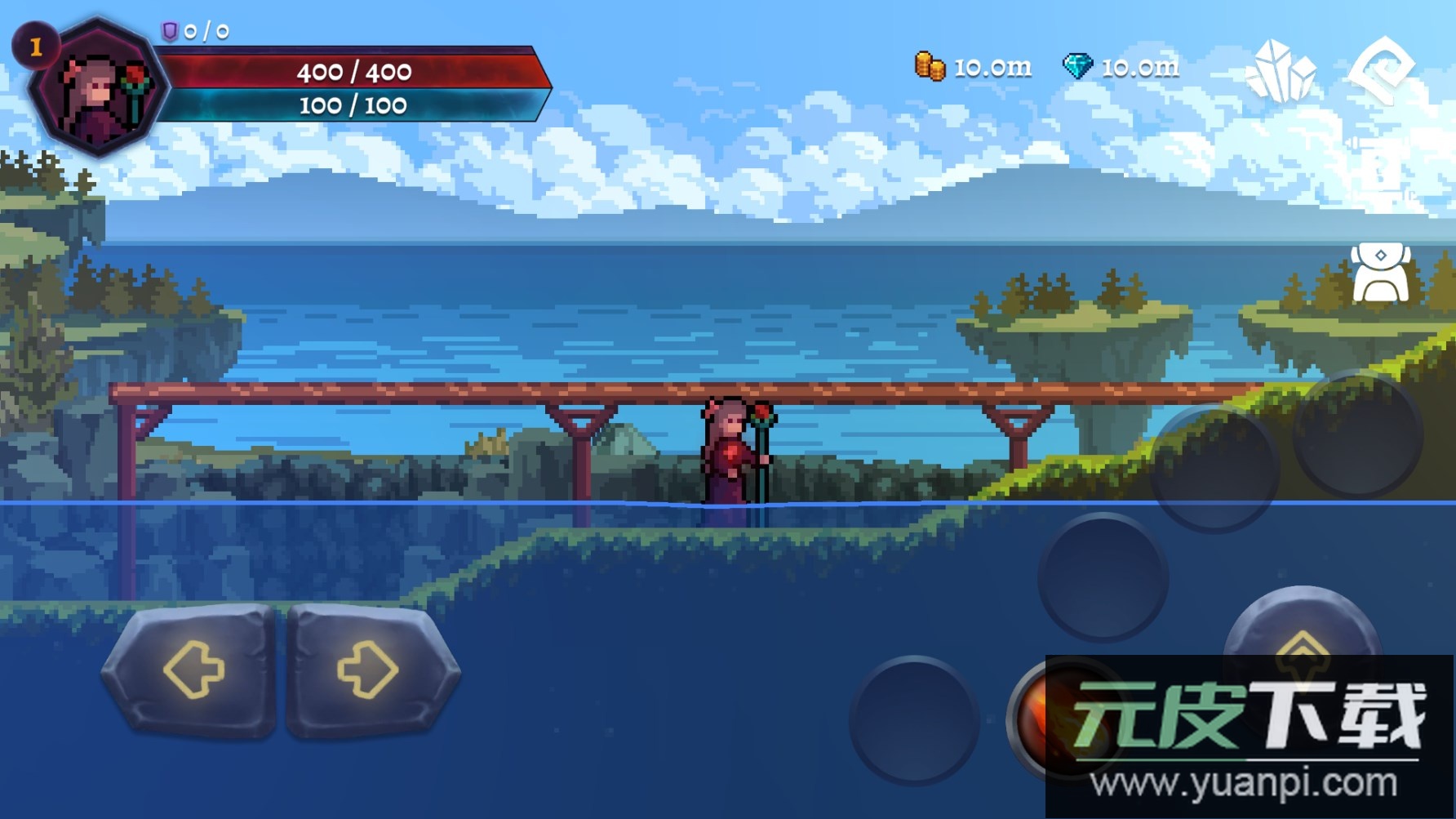Open the backpack inventory icon
Image resolution: width=1456 pixels, height=819 pixels.
1380,274
